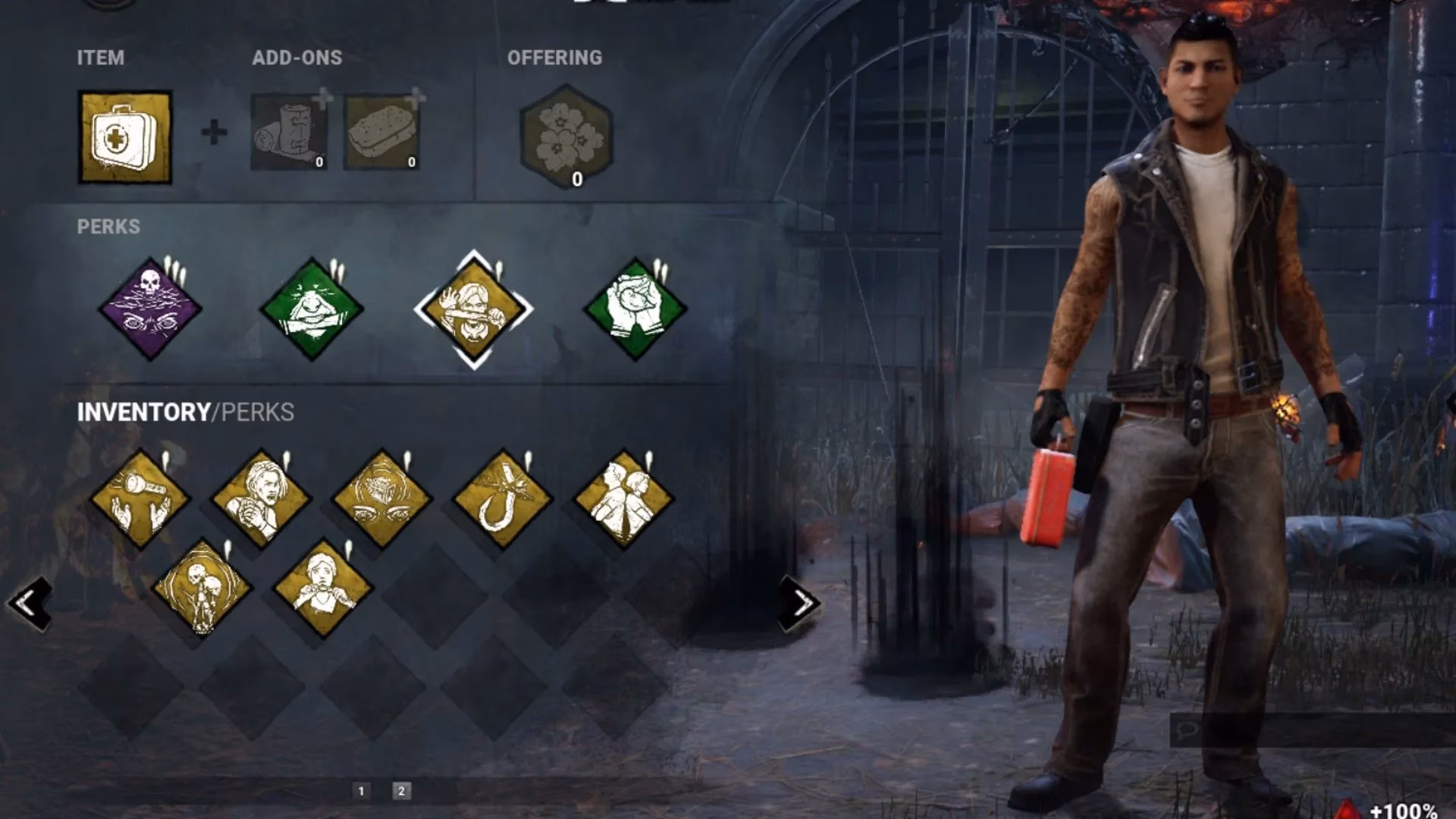
Task: Advance to the next inventory page arrow
Action: pyautogui.click(x=802, y=604)
